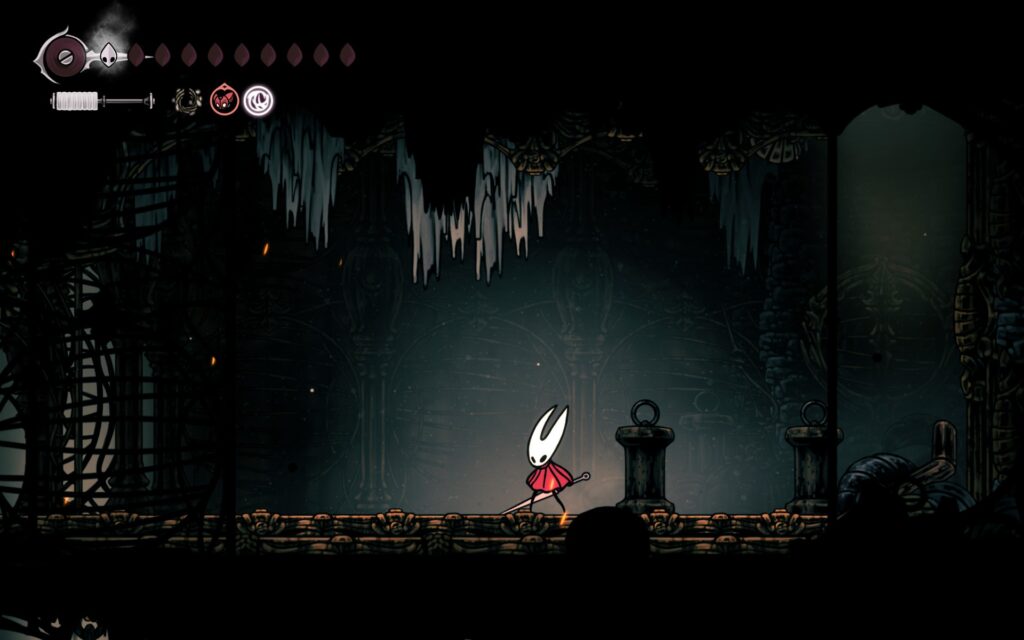Click the dark thorny ring tool icon

pos(187,100)
